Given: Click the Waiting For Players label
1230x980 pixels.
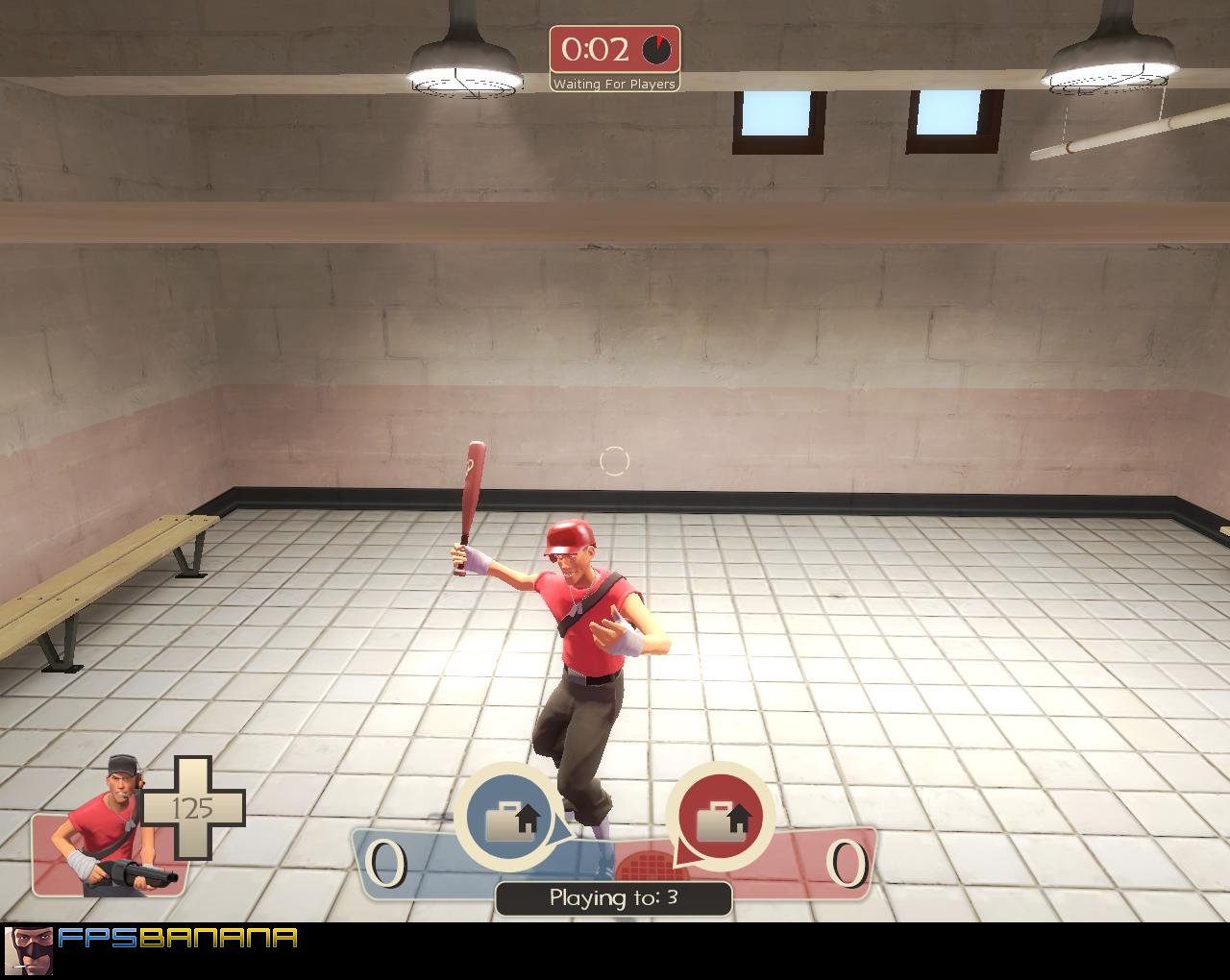Looking at the screenshot, I should point(615,85).
